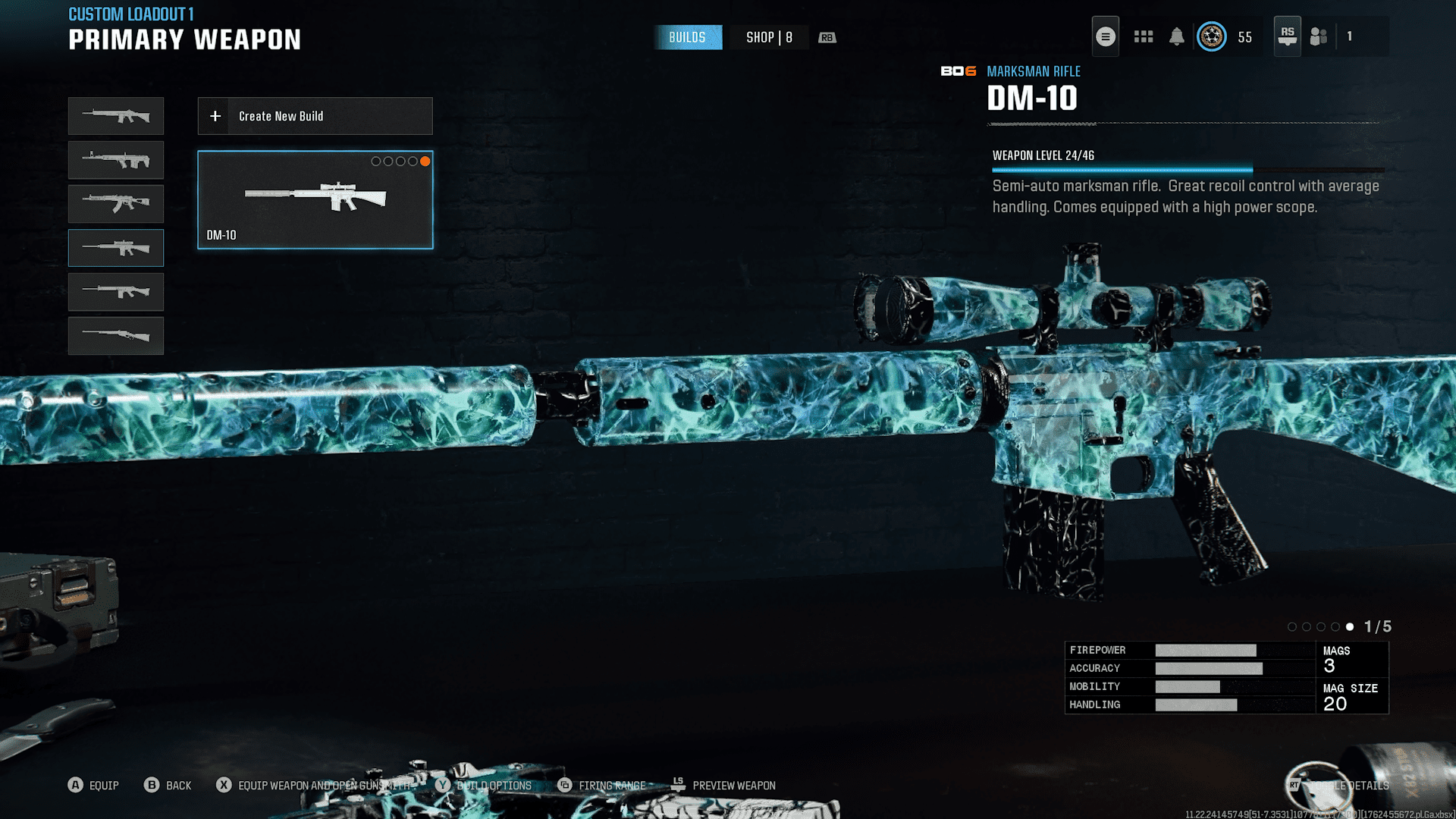1456x819 pixels.
Task: Open the grid apps menu icon
Action: [1143, 36]
